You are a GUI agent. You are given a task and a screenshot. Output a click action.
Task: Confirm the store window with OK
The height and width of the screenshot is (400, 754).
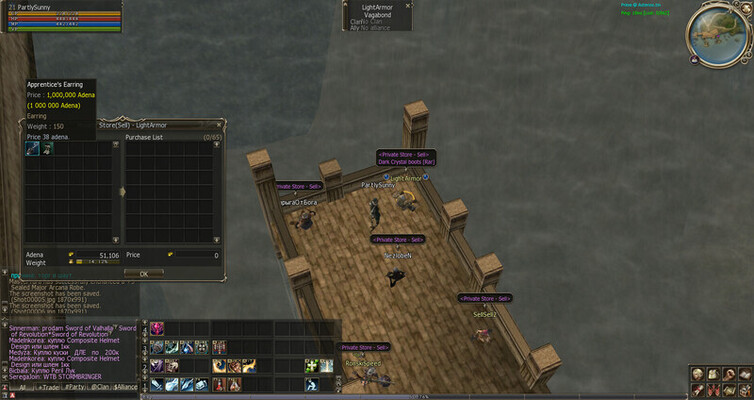coord(143,273)
